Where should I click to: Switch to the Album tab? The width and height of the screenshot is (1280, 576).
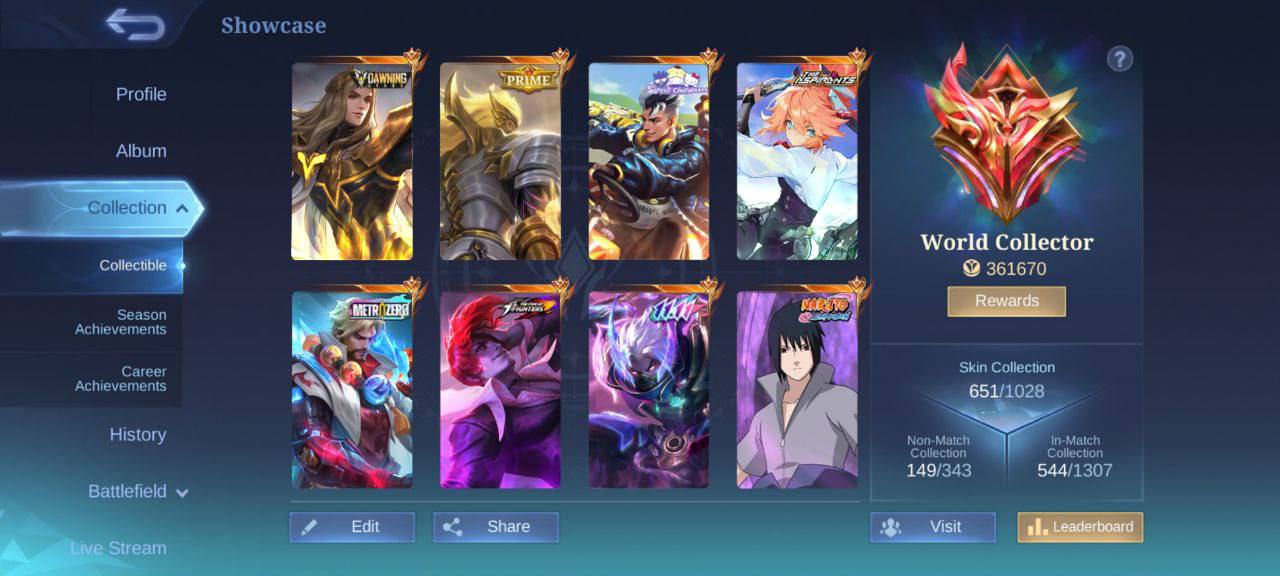pyautogui.click(x=141, y=151)
